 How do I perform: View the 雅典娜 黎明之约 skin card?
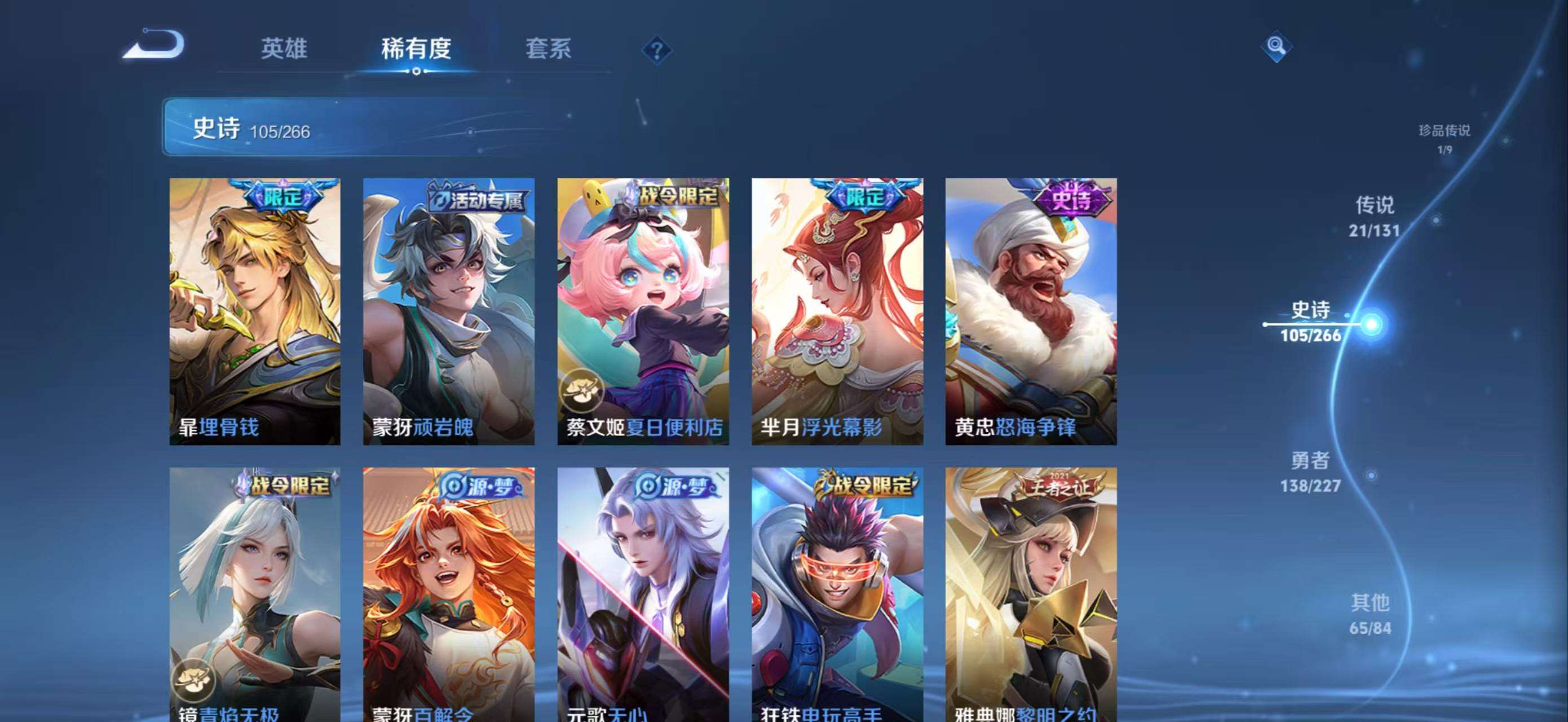tap(1031, 594)
